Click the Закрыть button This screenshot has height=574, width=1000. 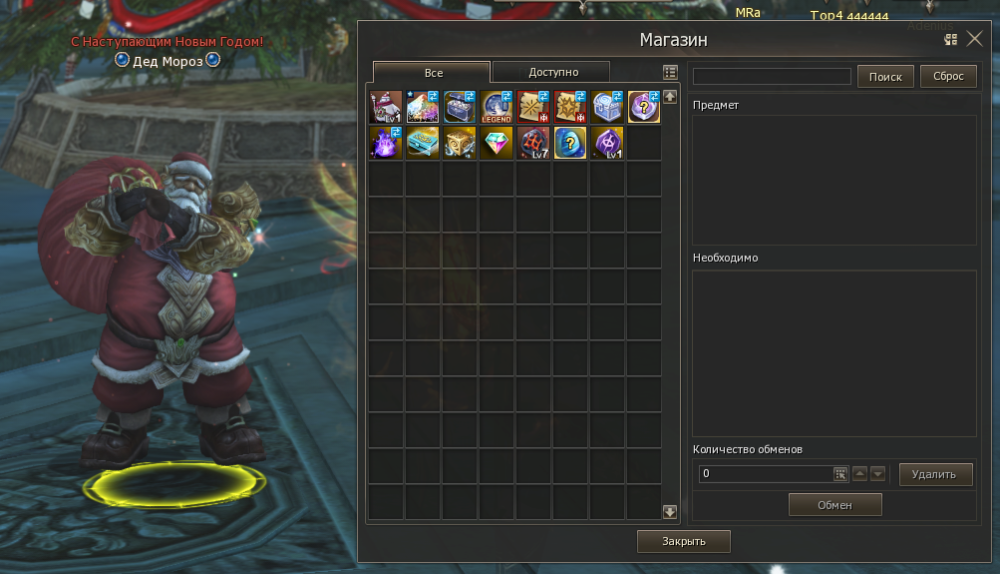coord(684,541)
